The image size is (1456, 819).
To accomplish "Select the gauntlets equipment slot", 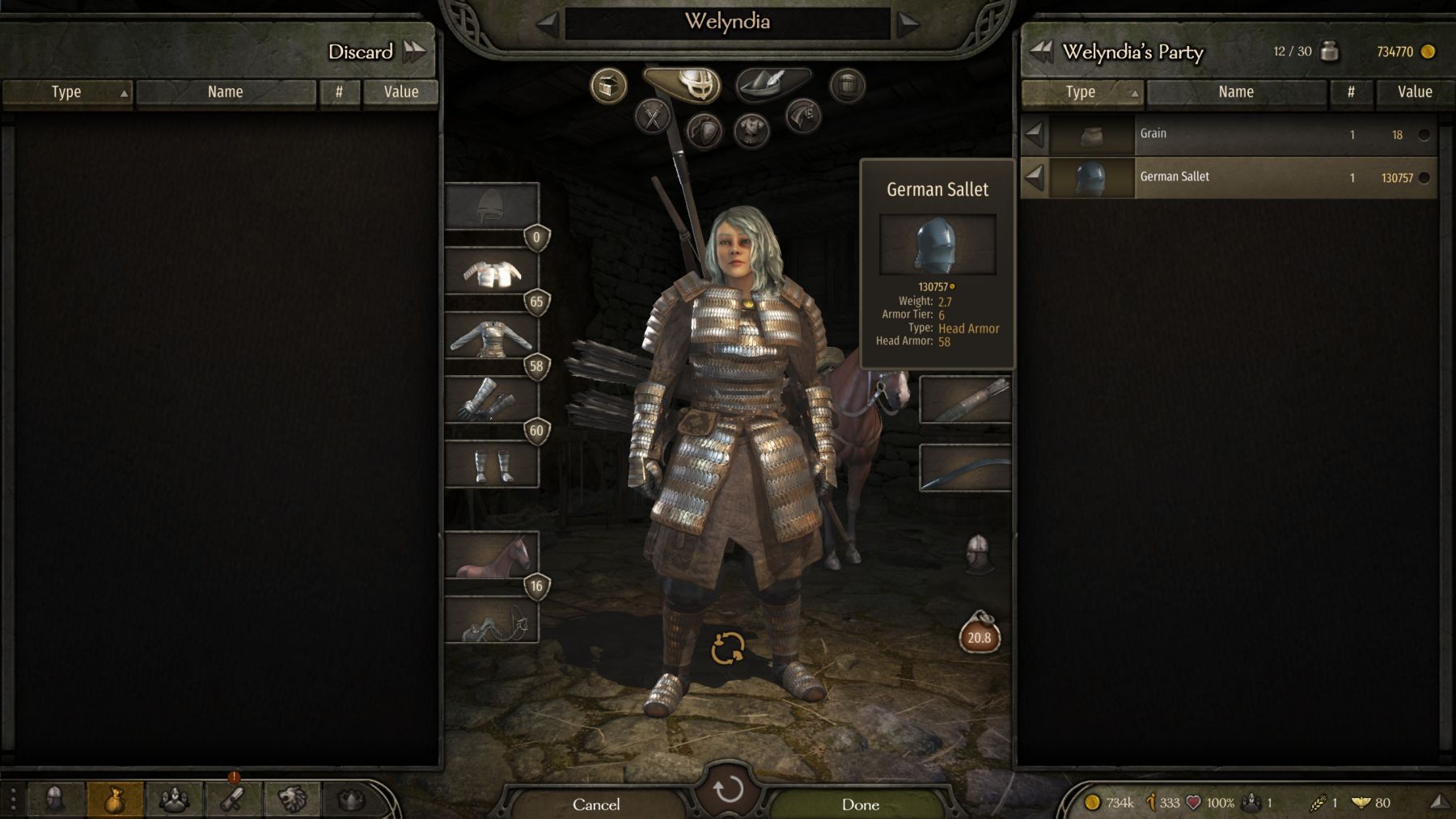I will [492, 400].
